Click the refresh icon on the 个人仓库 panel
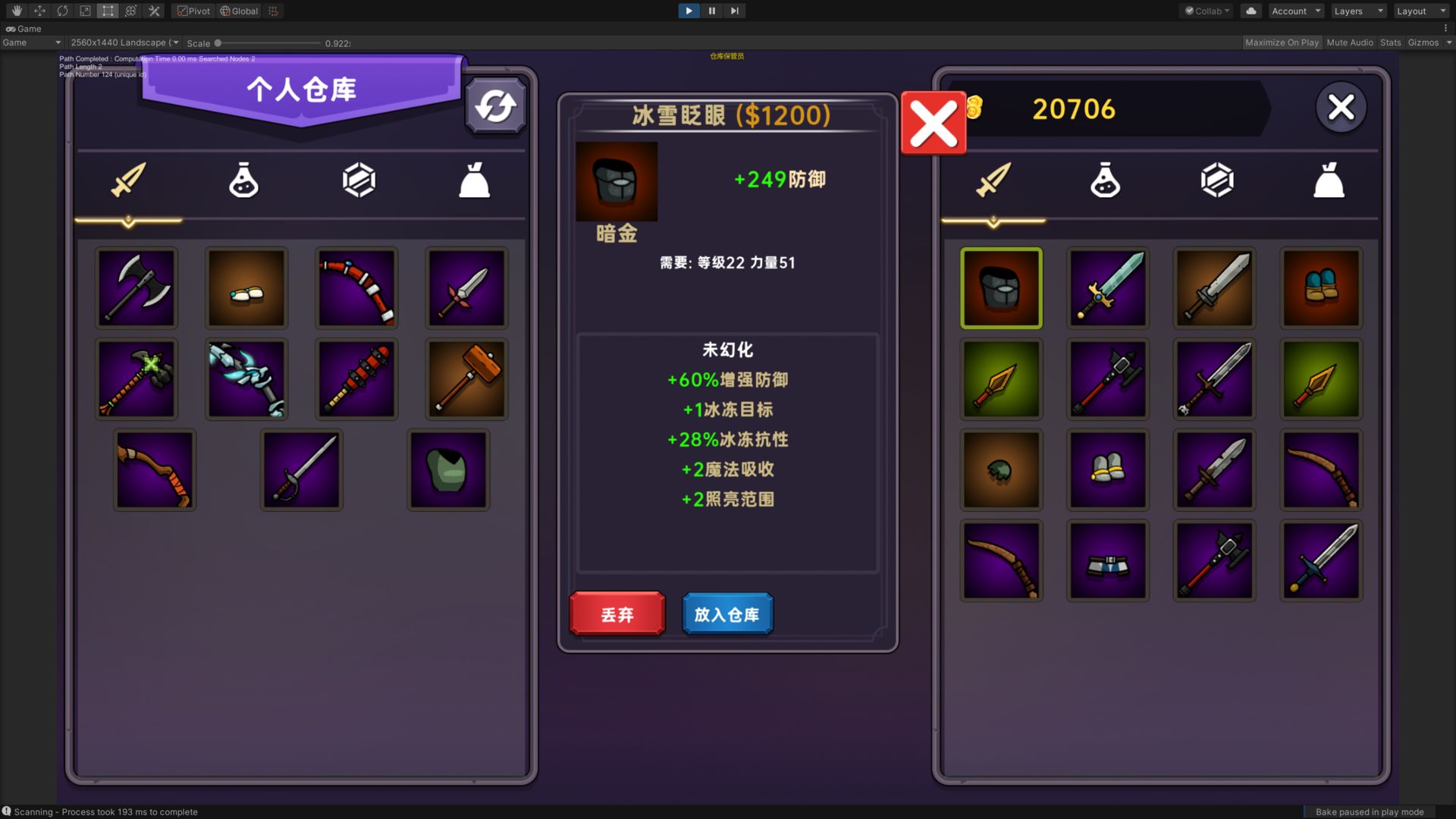The width and height of the screenshot is (1456, 819). tap(495, 106)
